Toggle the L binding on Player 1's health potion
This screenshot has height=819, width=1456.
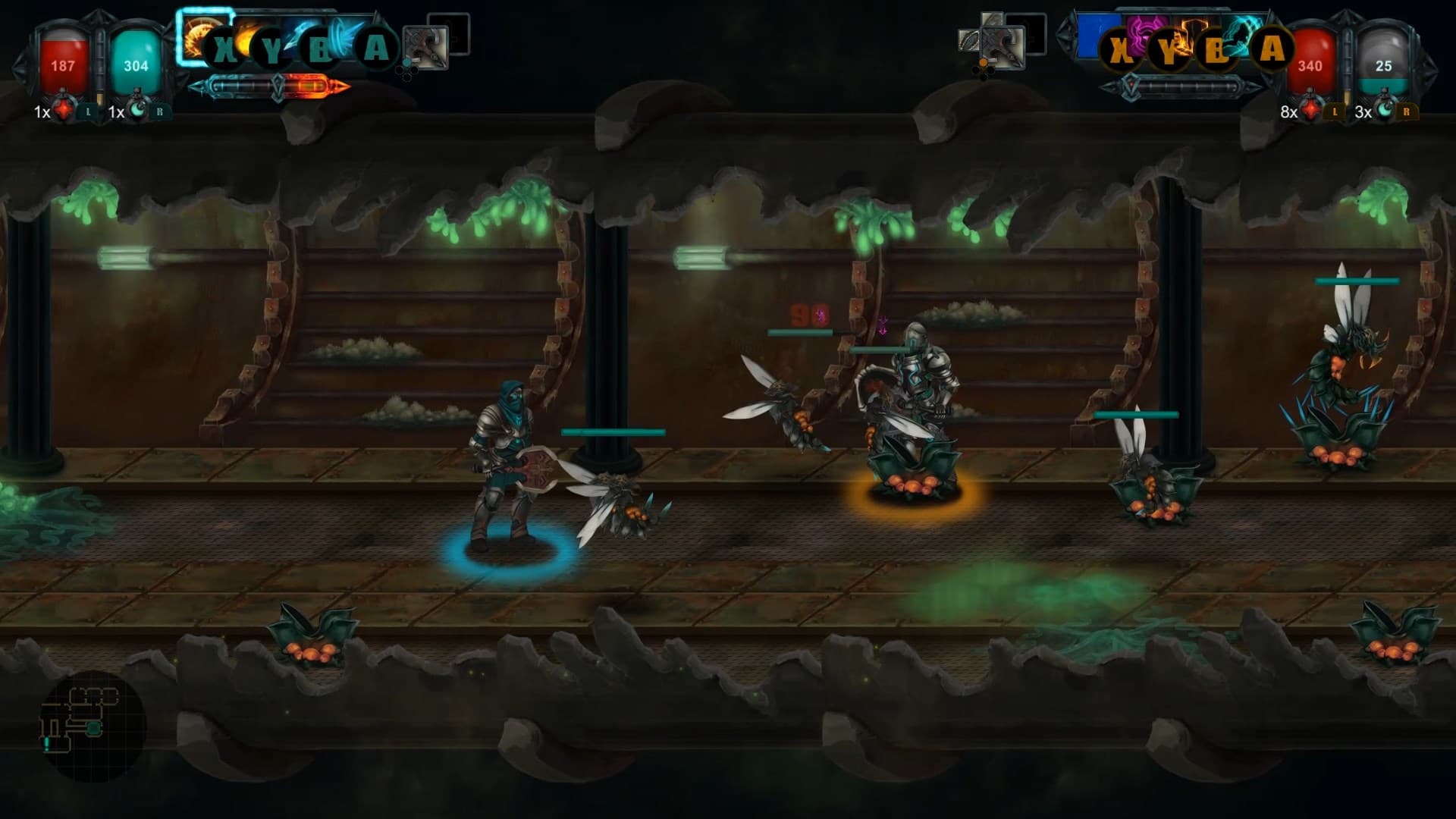coord(89,112)
